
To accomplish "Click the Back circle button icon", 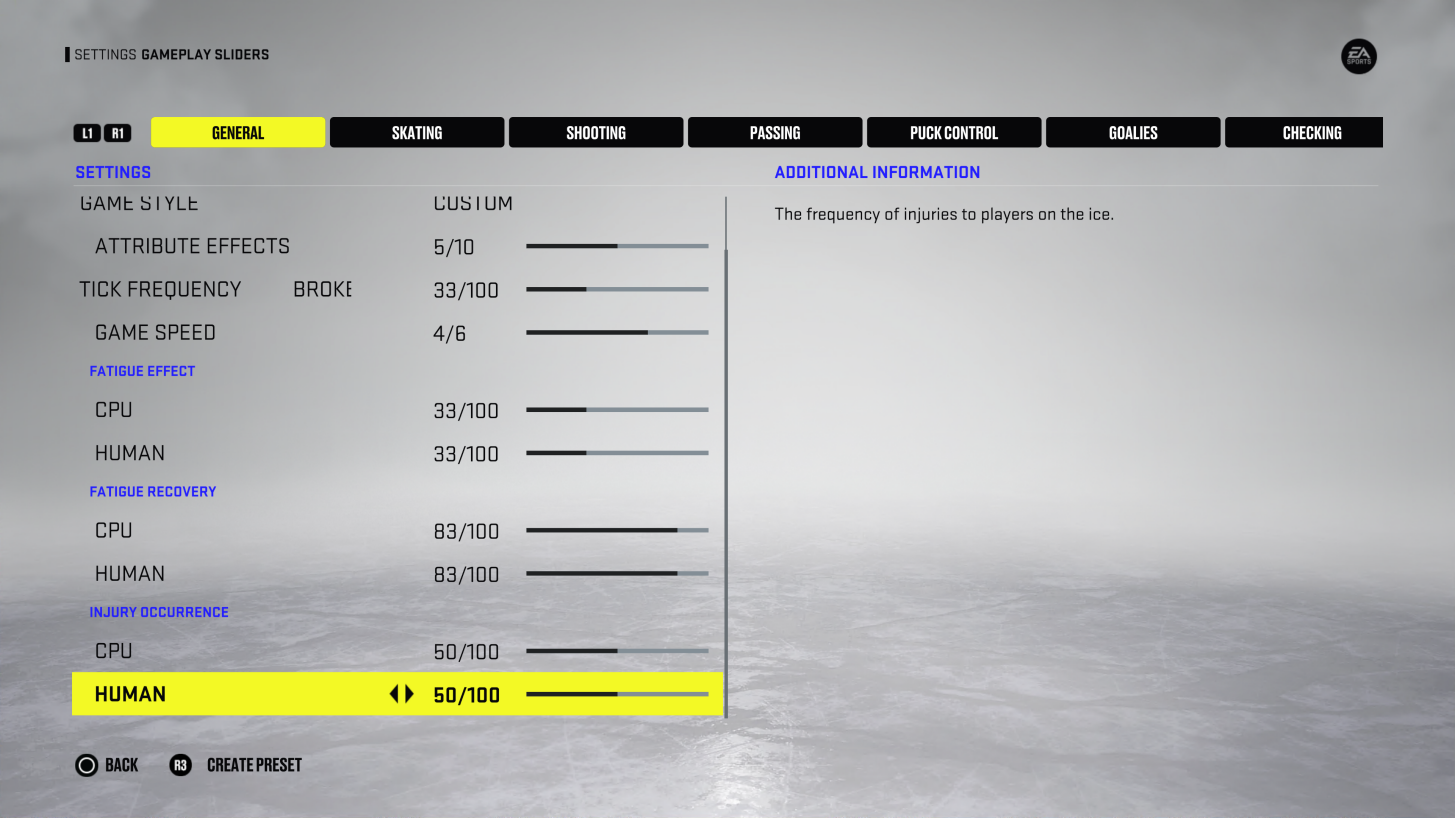I will 87,765.
